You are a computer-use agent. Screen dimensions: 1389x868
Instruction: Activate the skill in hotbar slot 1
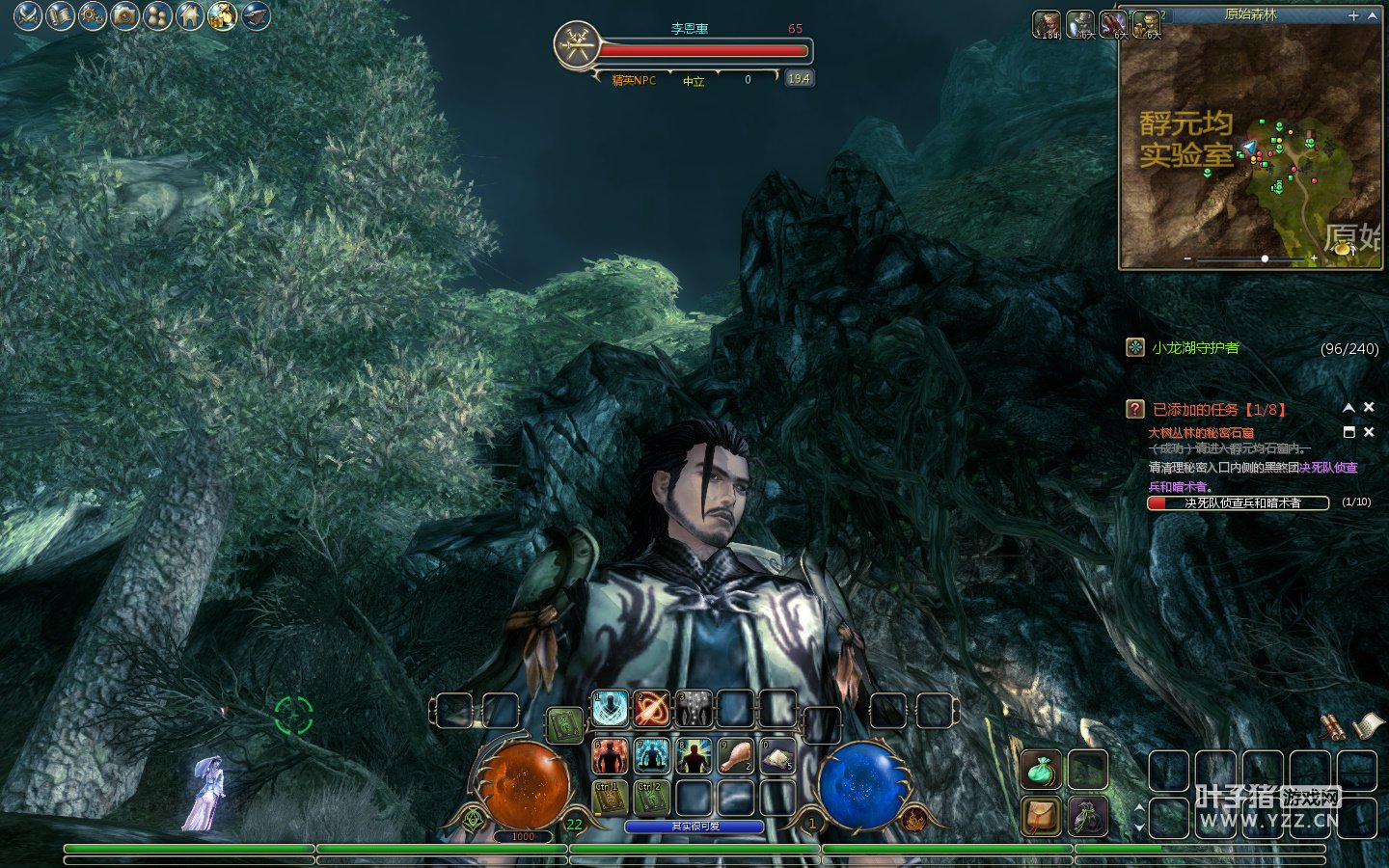click(610, 709)
